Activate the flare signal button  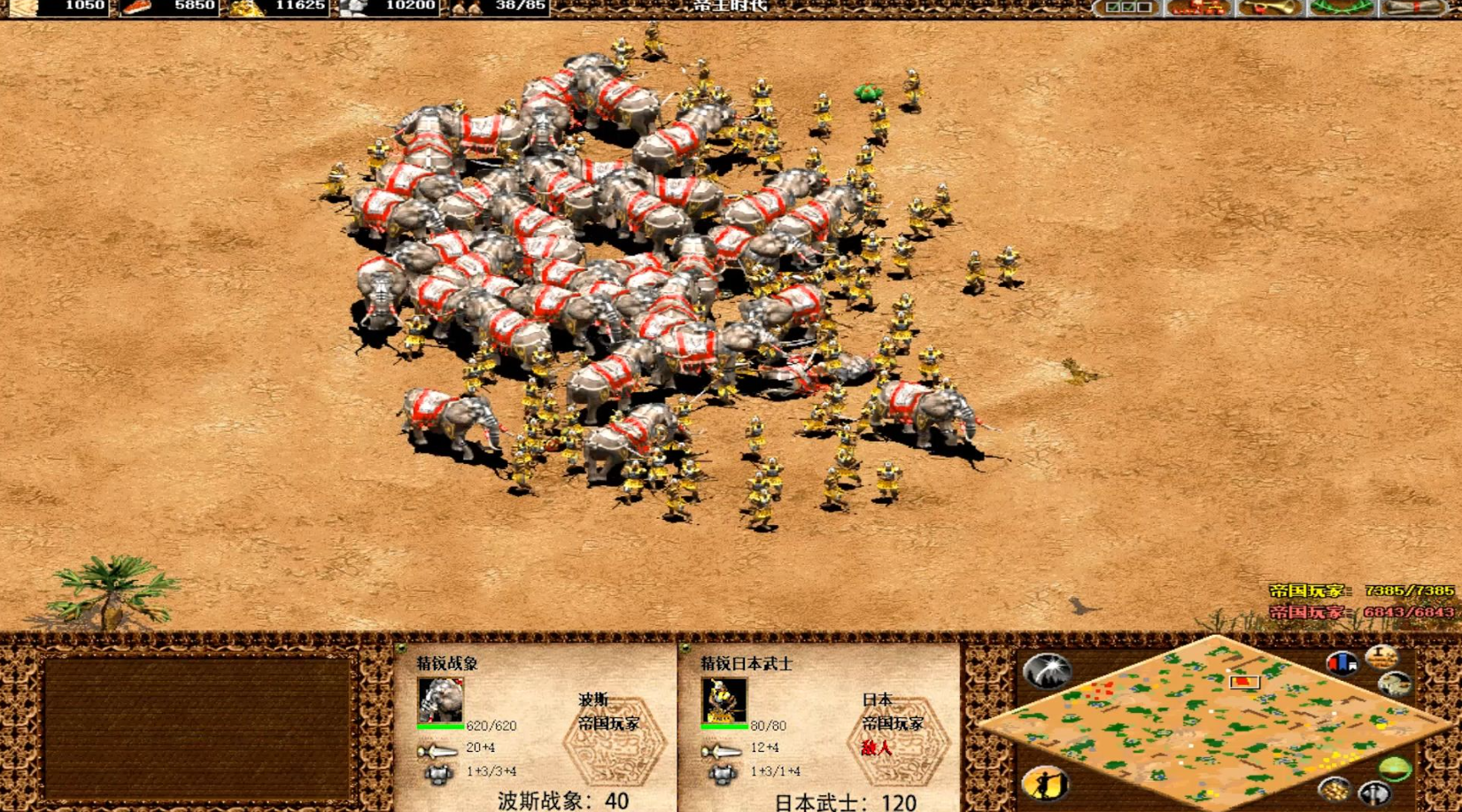pos(1048,670)
